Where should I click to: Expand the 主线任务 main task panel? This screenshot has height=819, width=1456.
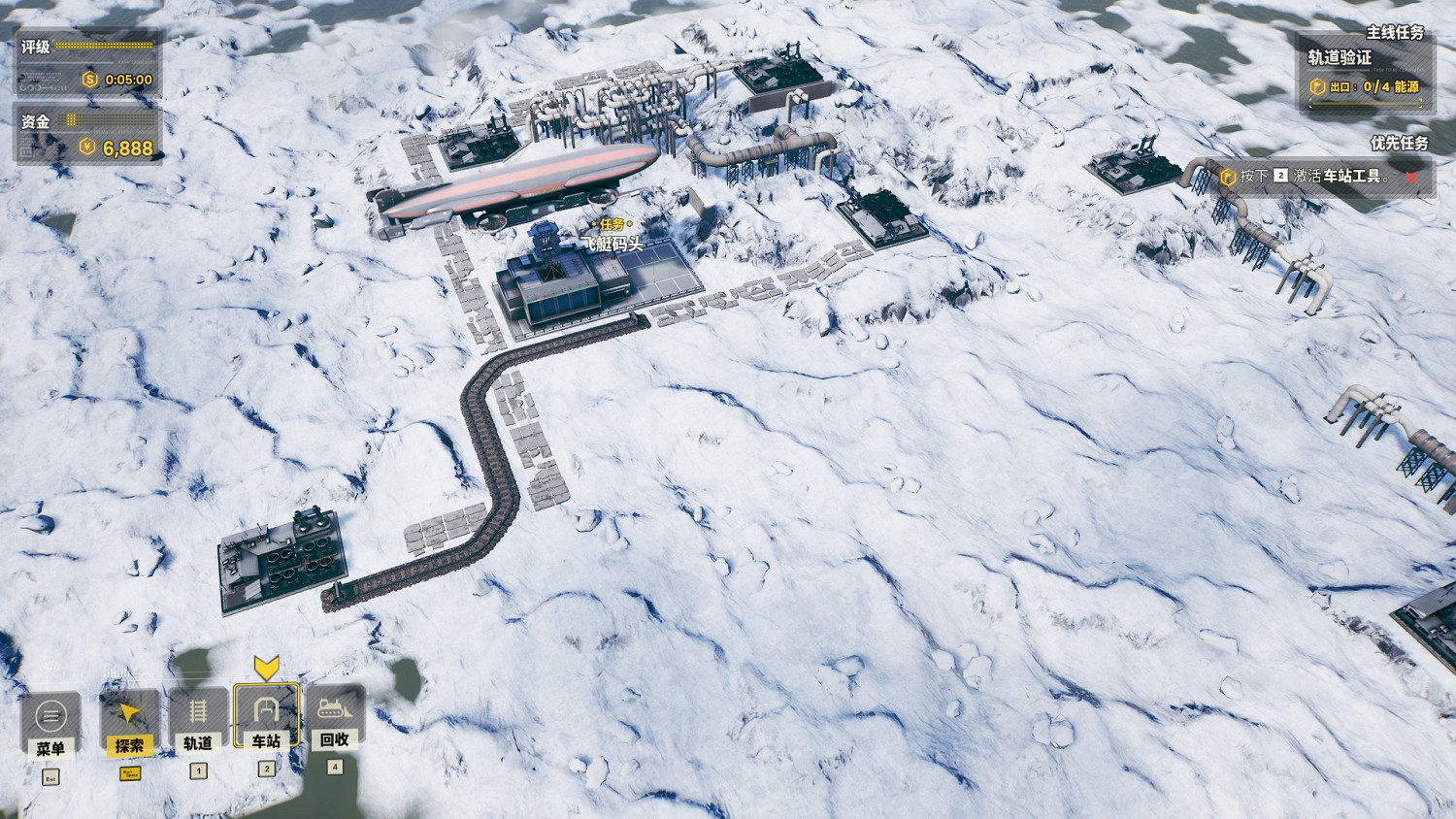pos(1395,32)
